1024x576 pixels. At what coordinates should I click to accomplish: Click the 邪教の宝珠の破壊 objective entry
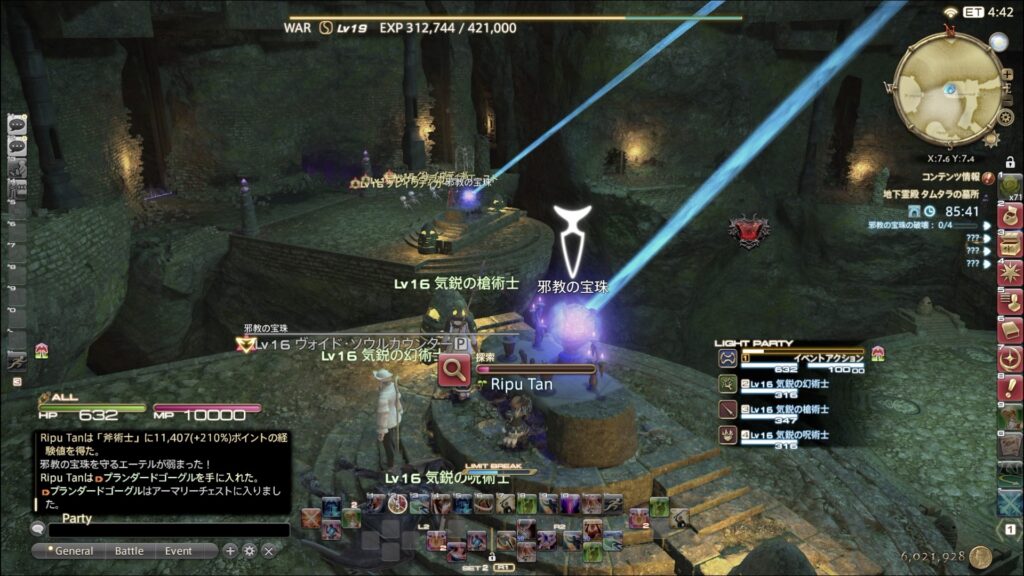click(915, 226)
